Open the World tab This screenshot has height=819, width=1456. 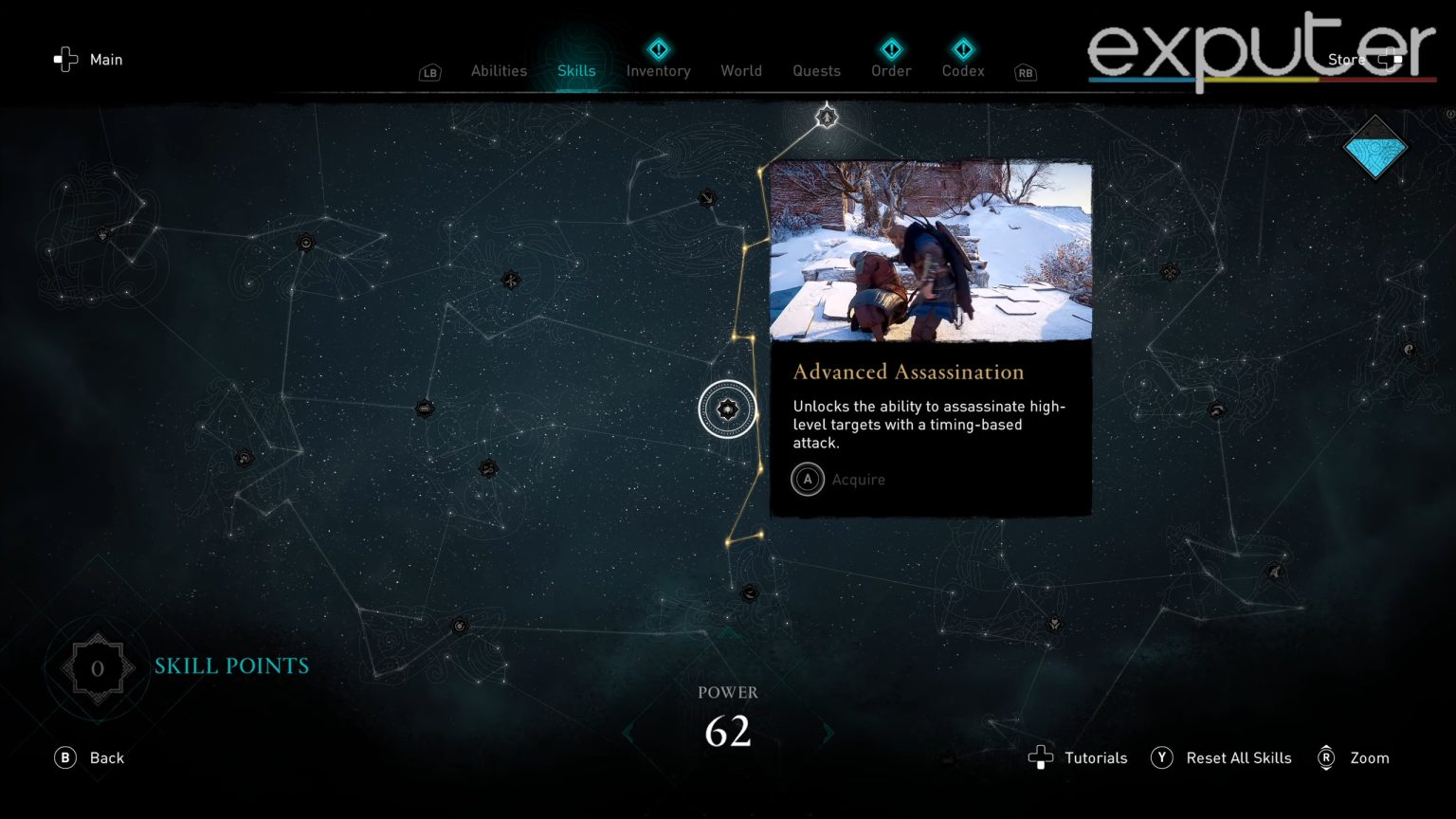pyautogui.click(x=741, y=70)
